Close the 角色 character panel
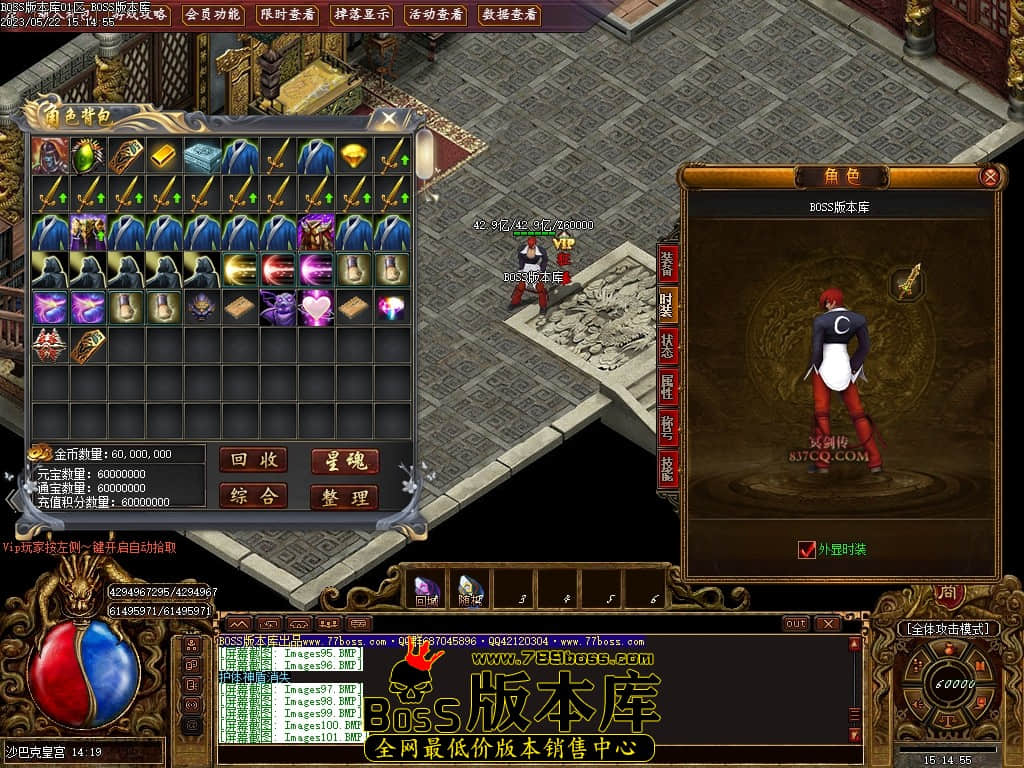Screen dimensions: 1024x768 (x=989, y=177)
